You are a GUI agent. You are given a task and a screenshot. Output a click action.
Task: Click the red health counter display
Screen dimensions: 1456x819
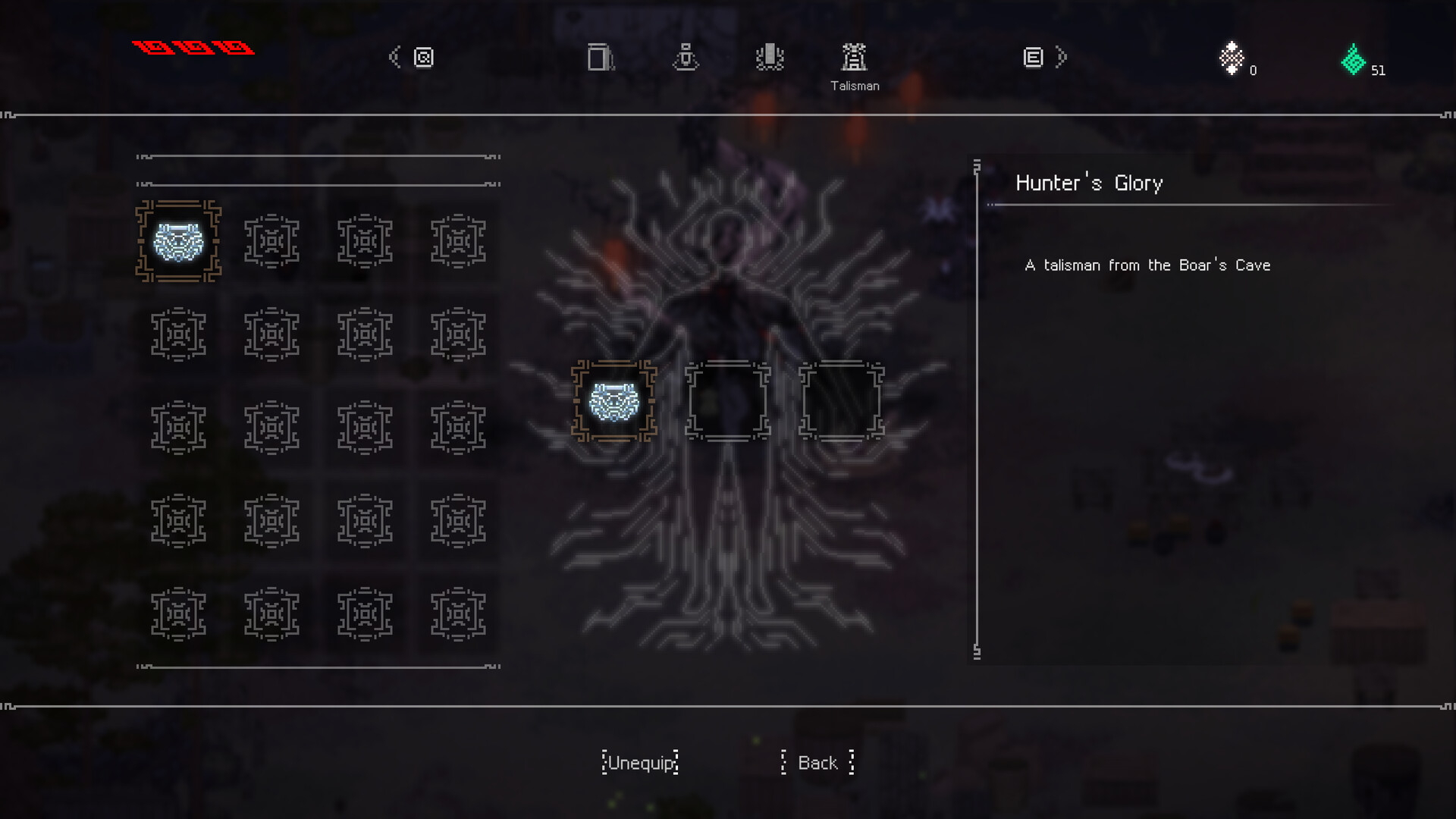coord(192,48)
